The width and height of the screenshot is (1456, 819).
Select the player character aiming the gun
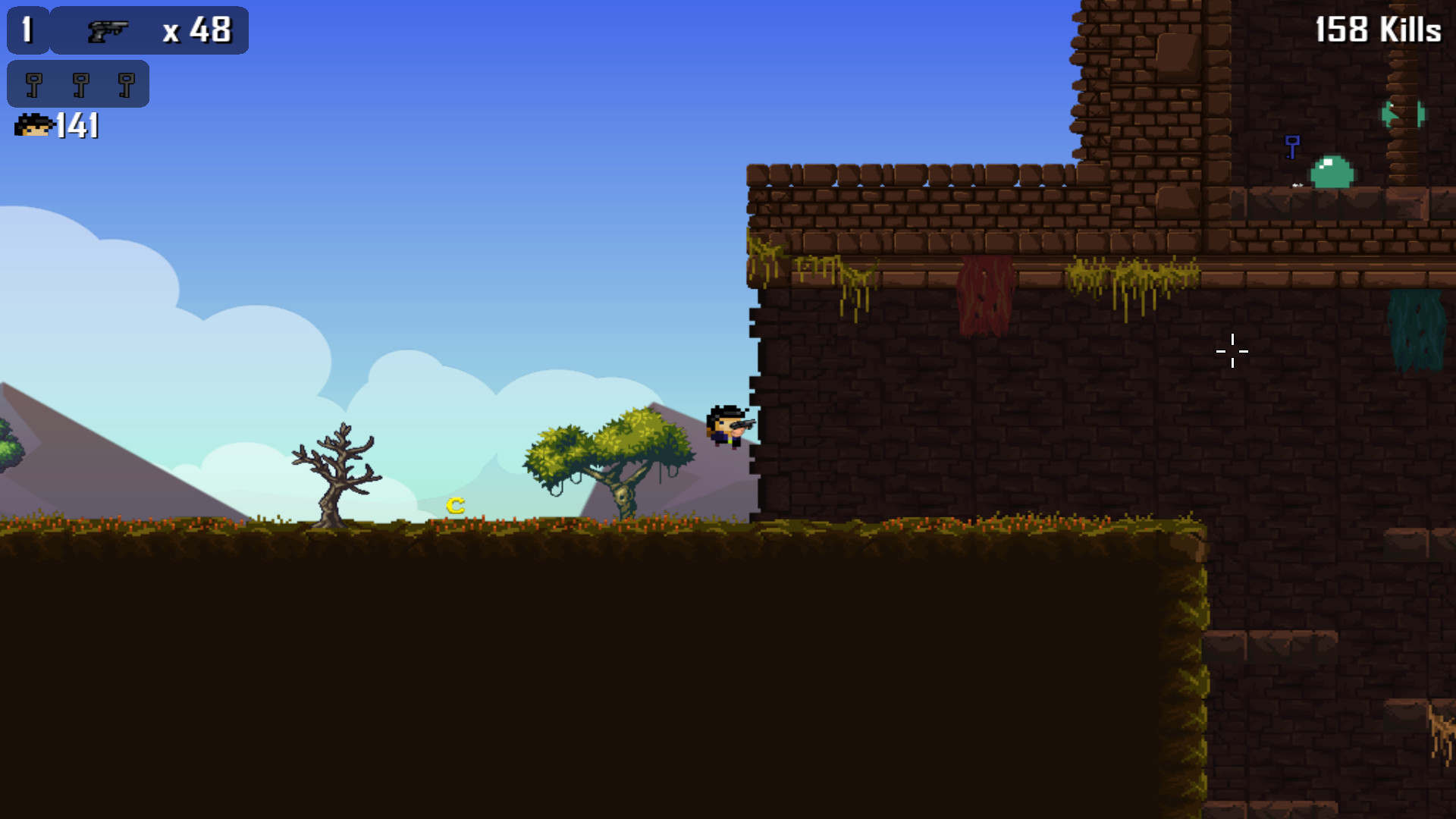click(x=726, y=427)
